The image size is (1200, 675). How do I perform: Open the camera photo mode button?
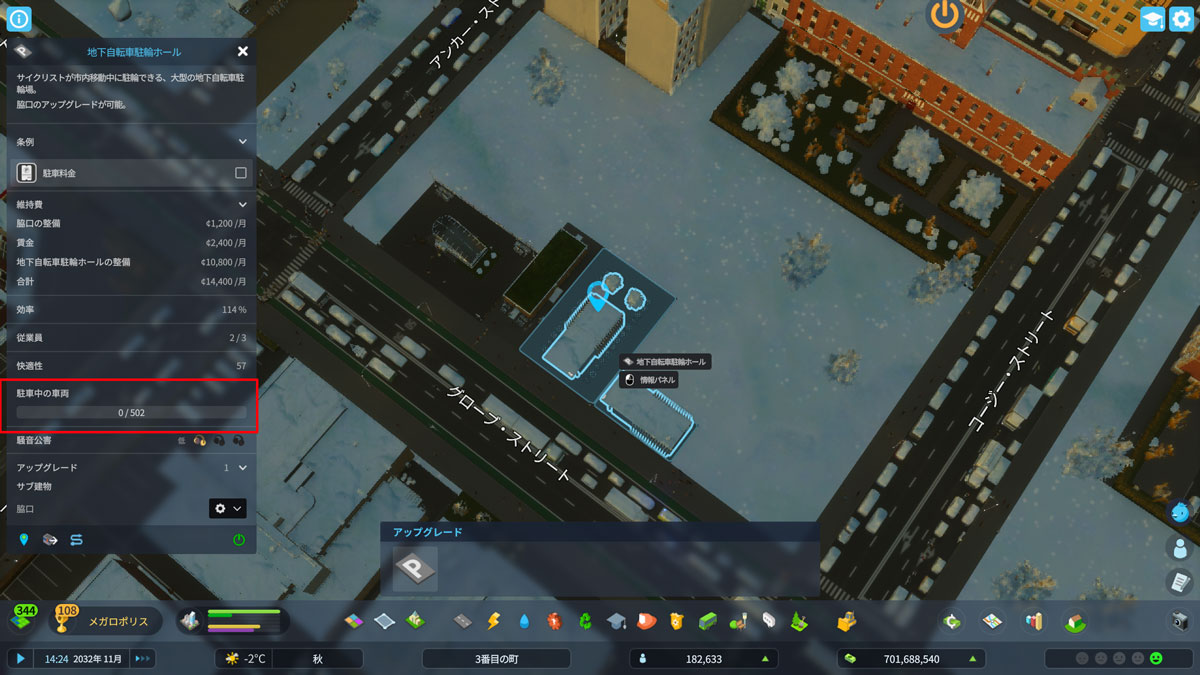tap(1180, 621)
